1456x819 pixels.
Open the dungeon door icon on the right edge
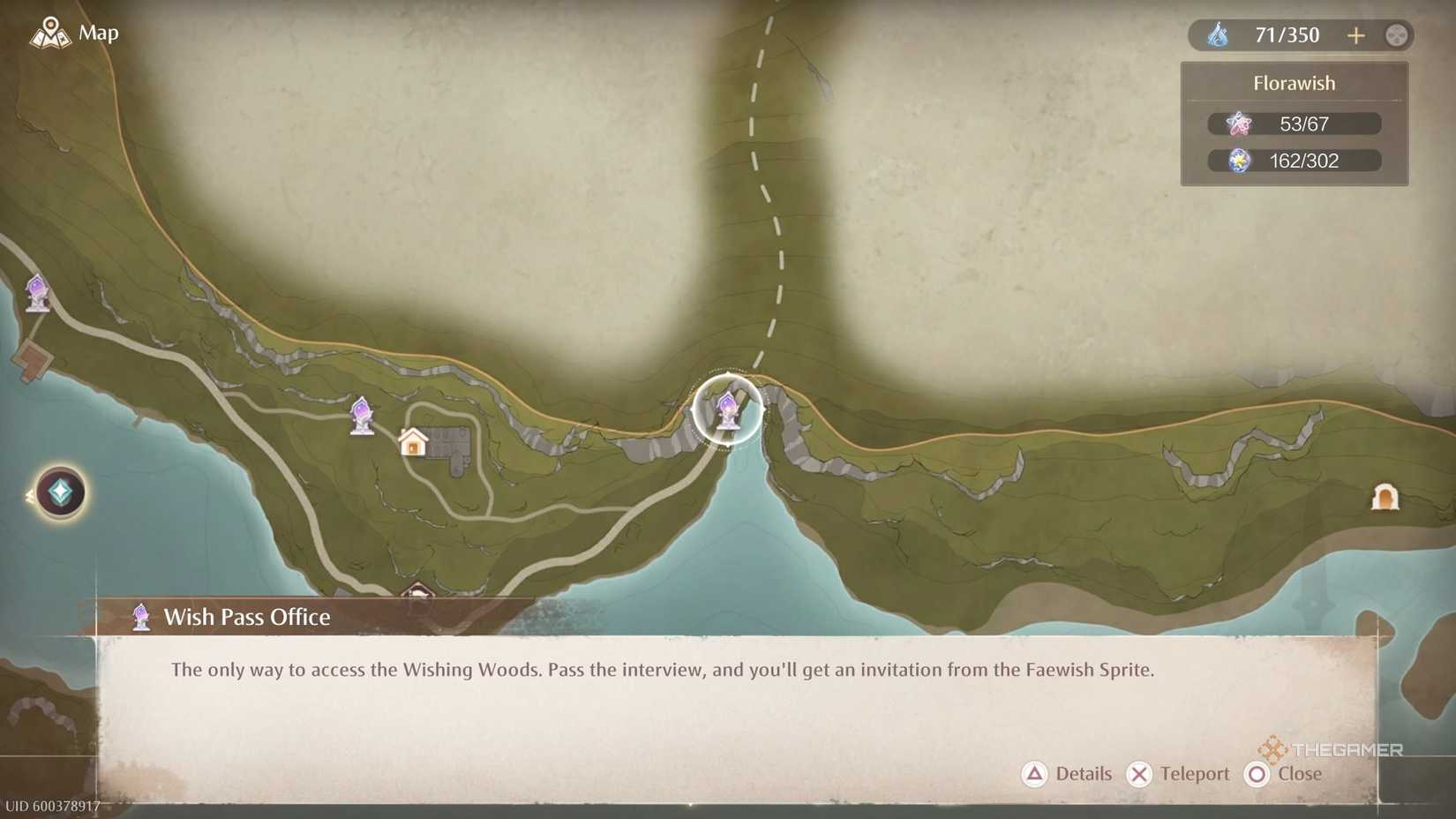[x=1383, y=497]
